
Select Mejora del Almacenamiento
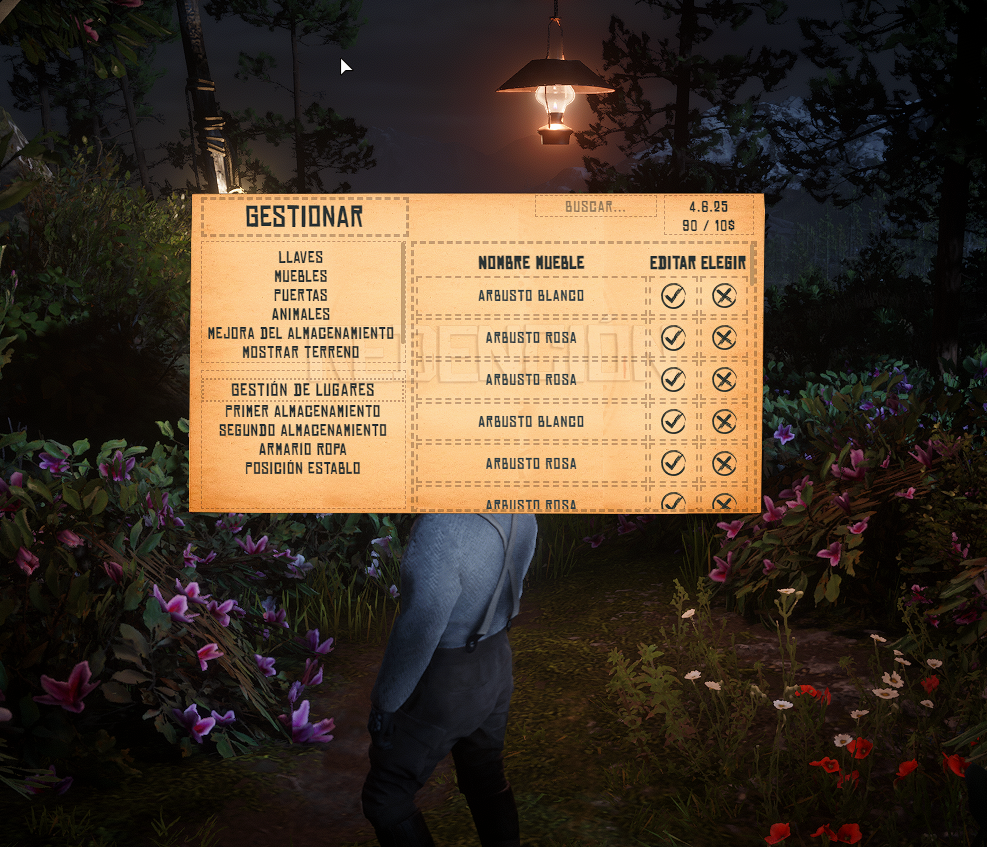300,333
